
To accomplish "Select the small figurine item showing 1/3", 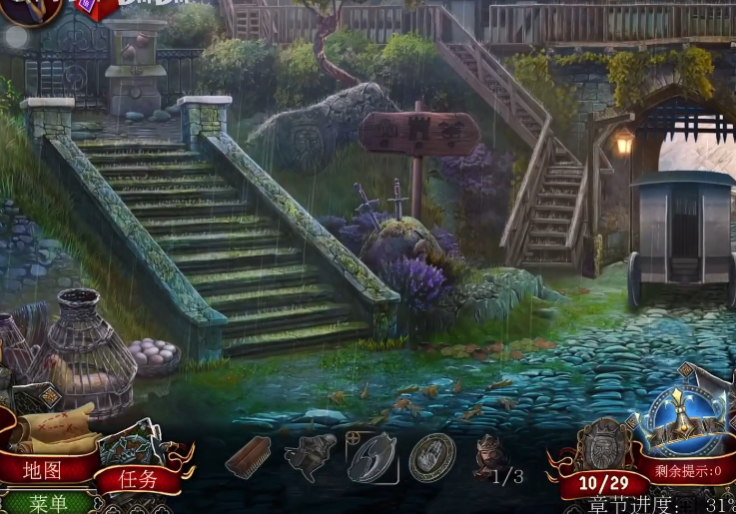I will 489,455.
